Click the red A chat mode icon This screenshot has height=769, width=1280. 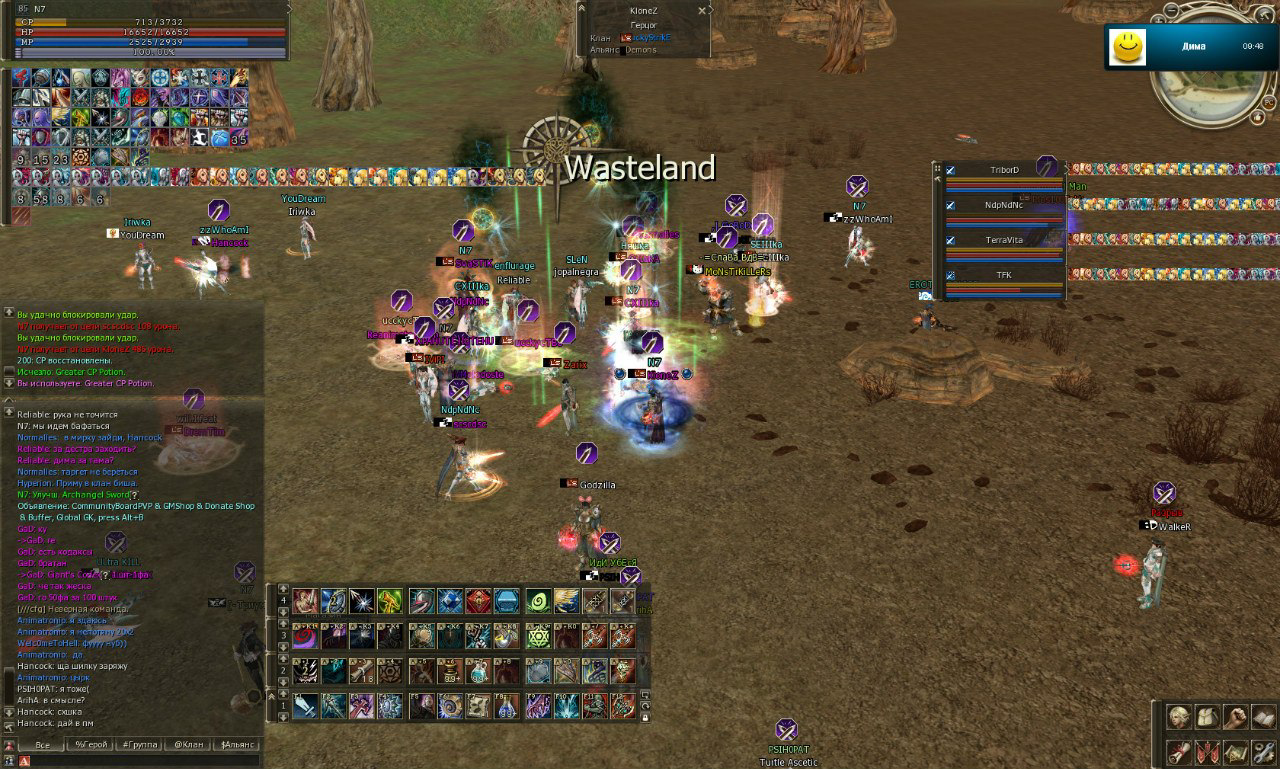pyautogui.click(x=24, y=761)
